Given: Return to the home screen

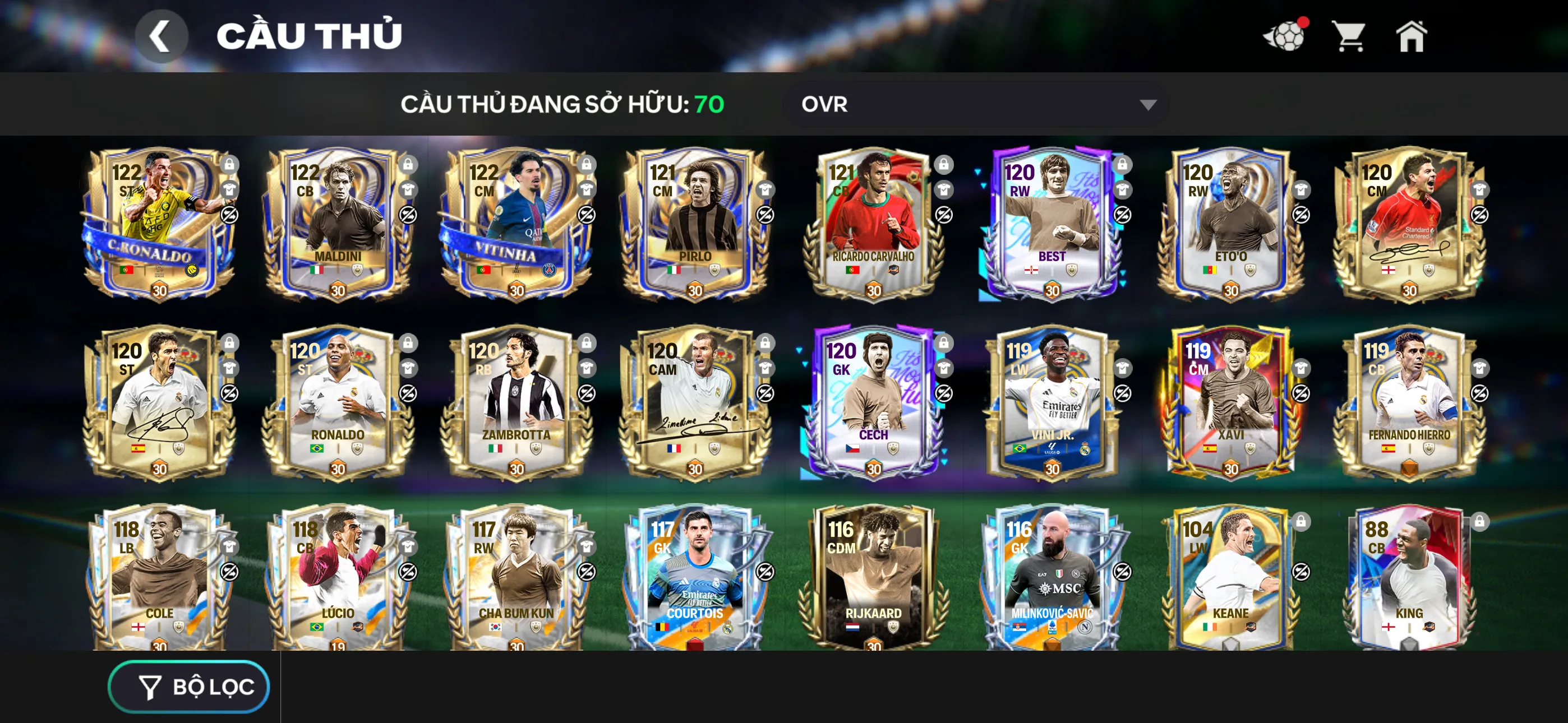Looking at the screenshot, I should pos(1410,36).
